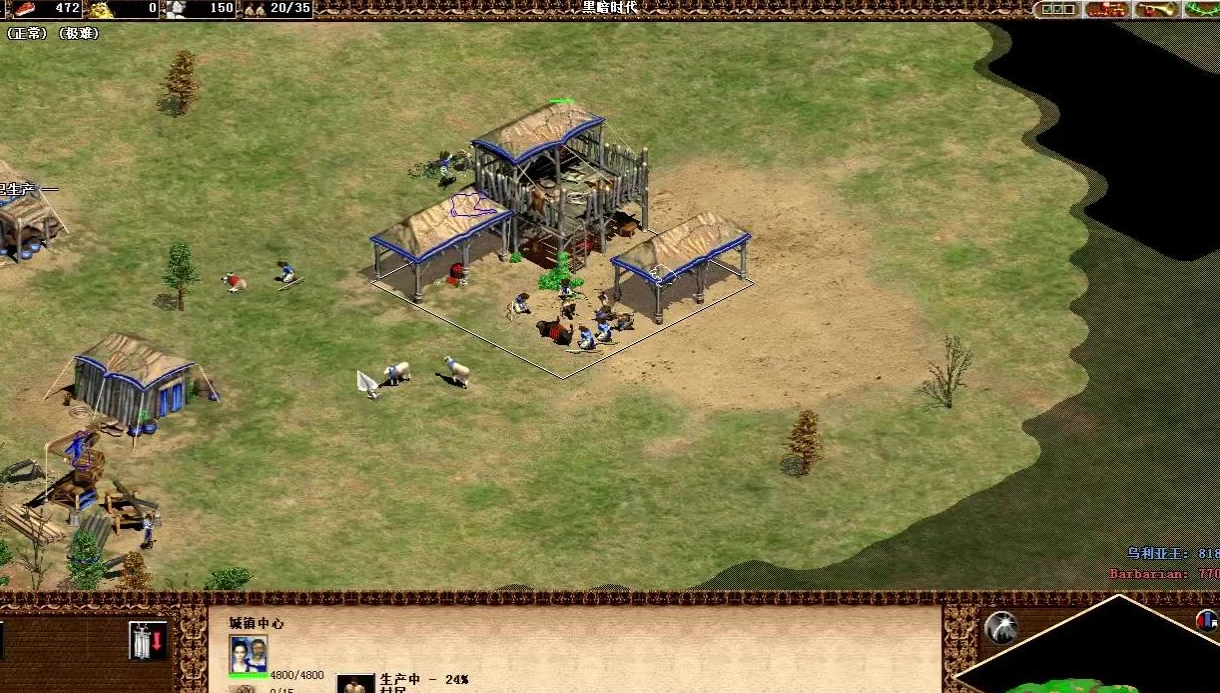Open the technology tree button
The image size is (1220, 693).
point(1107,9)
